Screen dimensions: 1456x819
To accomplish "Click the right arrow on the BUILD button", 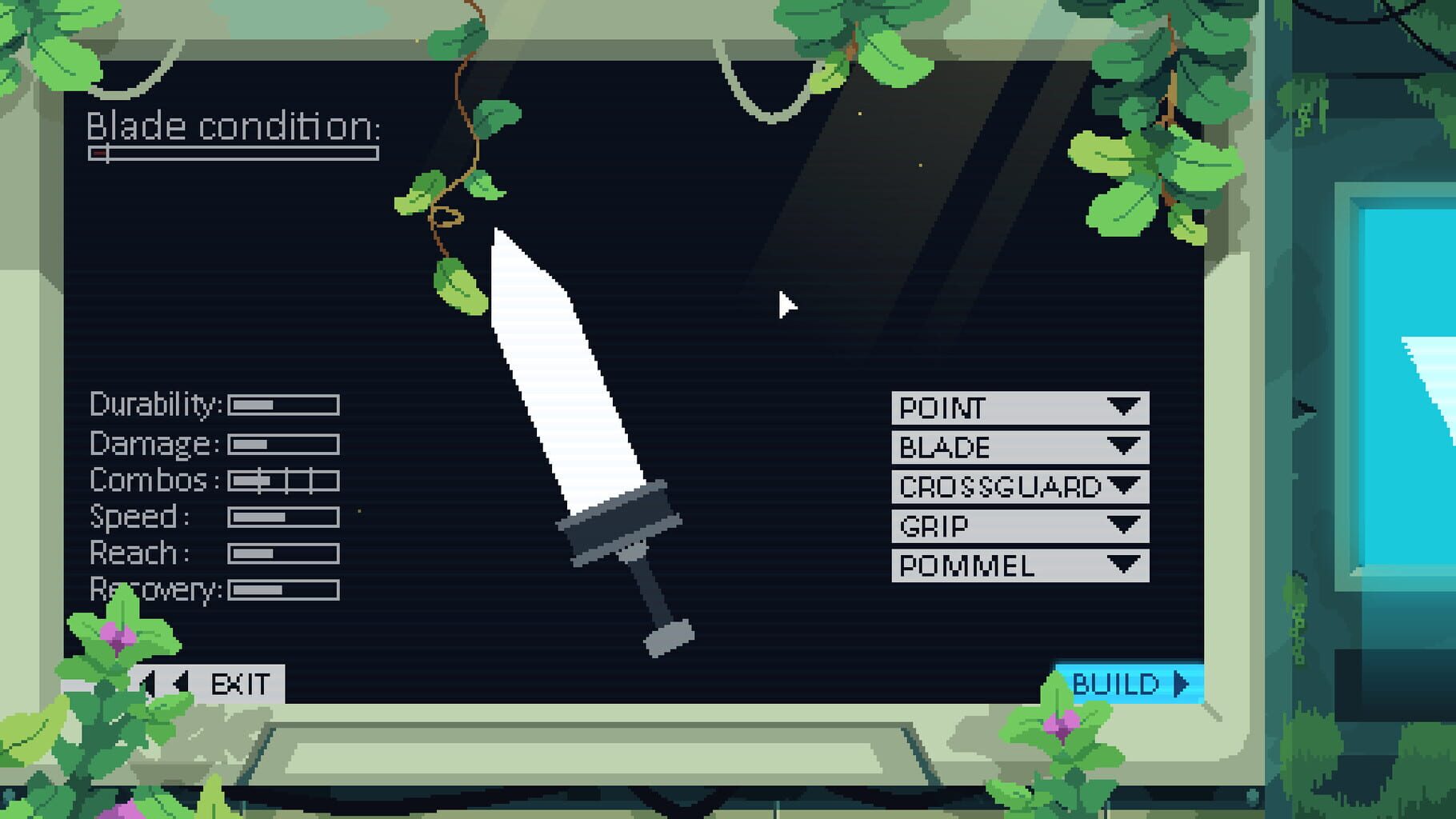I will click(1179, 684).
